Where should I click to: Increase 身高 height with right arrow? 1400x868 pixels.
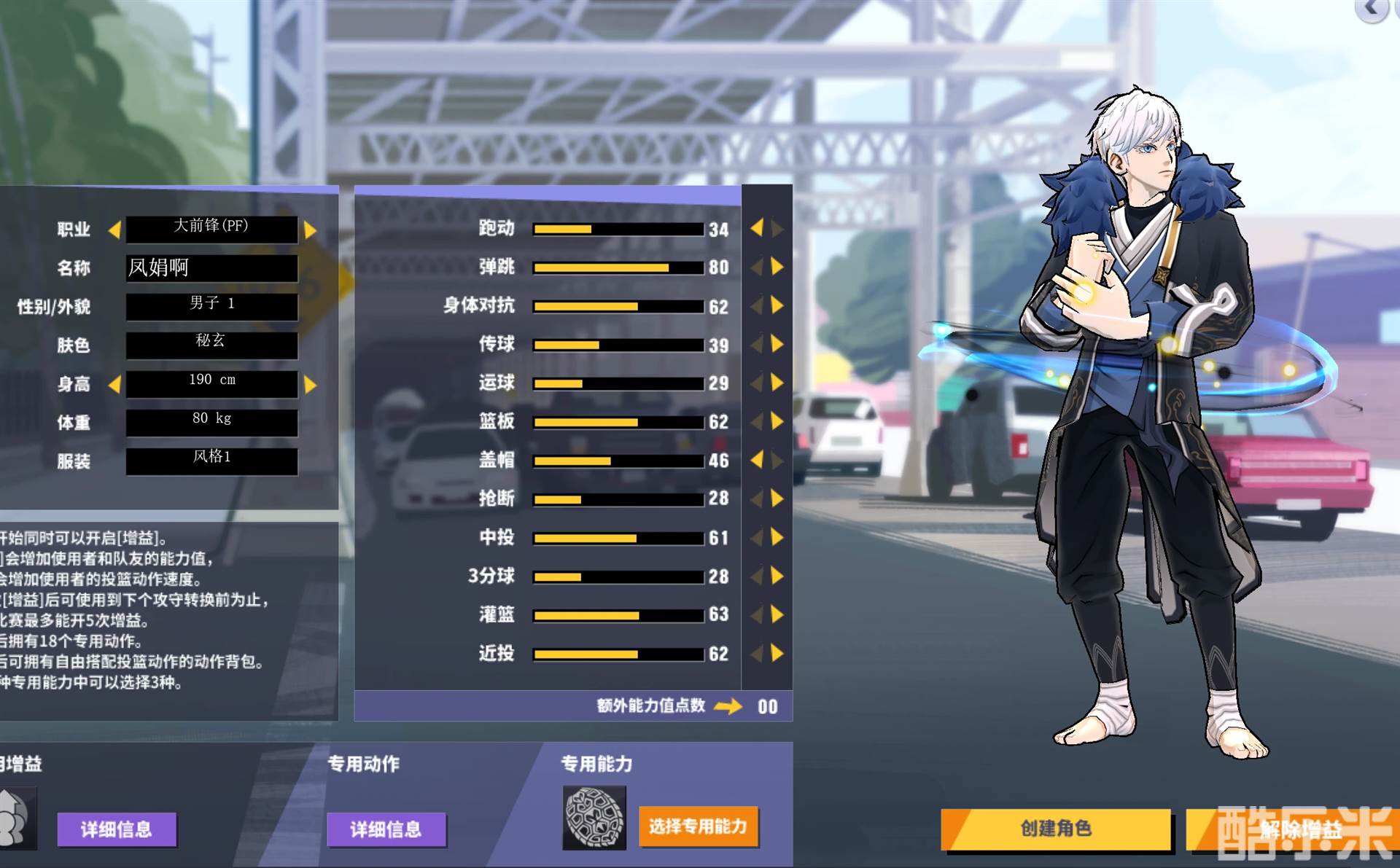[311, 384]
